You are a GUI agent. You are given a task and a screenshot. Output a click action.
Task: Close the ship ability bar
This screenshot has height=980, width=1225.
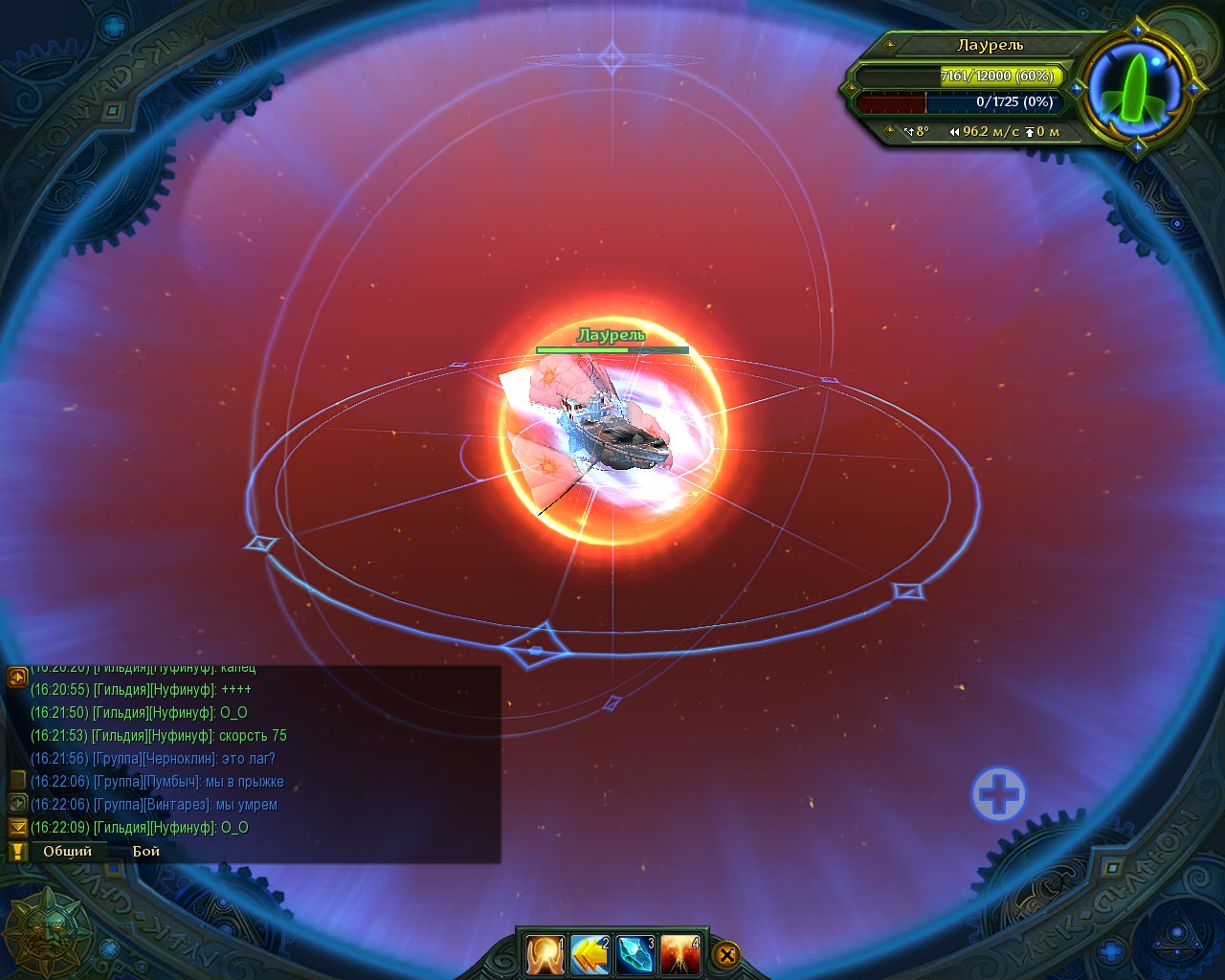pyautogui.click(x=726, y=954)
